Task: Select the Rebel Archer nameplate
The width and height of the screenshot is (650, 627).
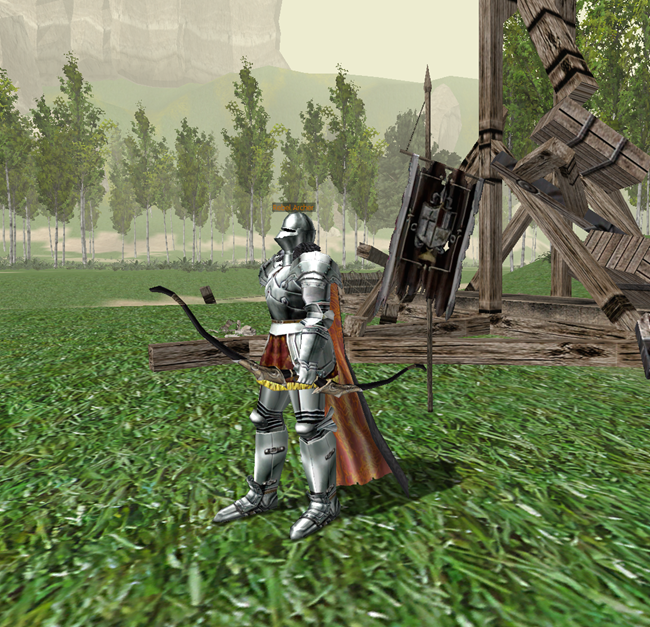Action: point(293,207)
